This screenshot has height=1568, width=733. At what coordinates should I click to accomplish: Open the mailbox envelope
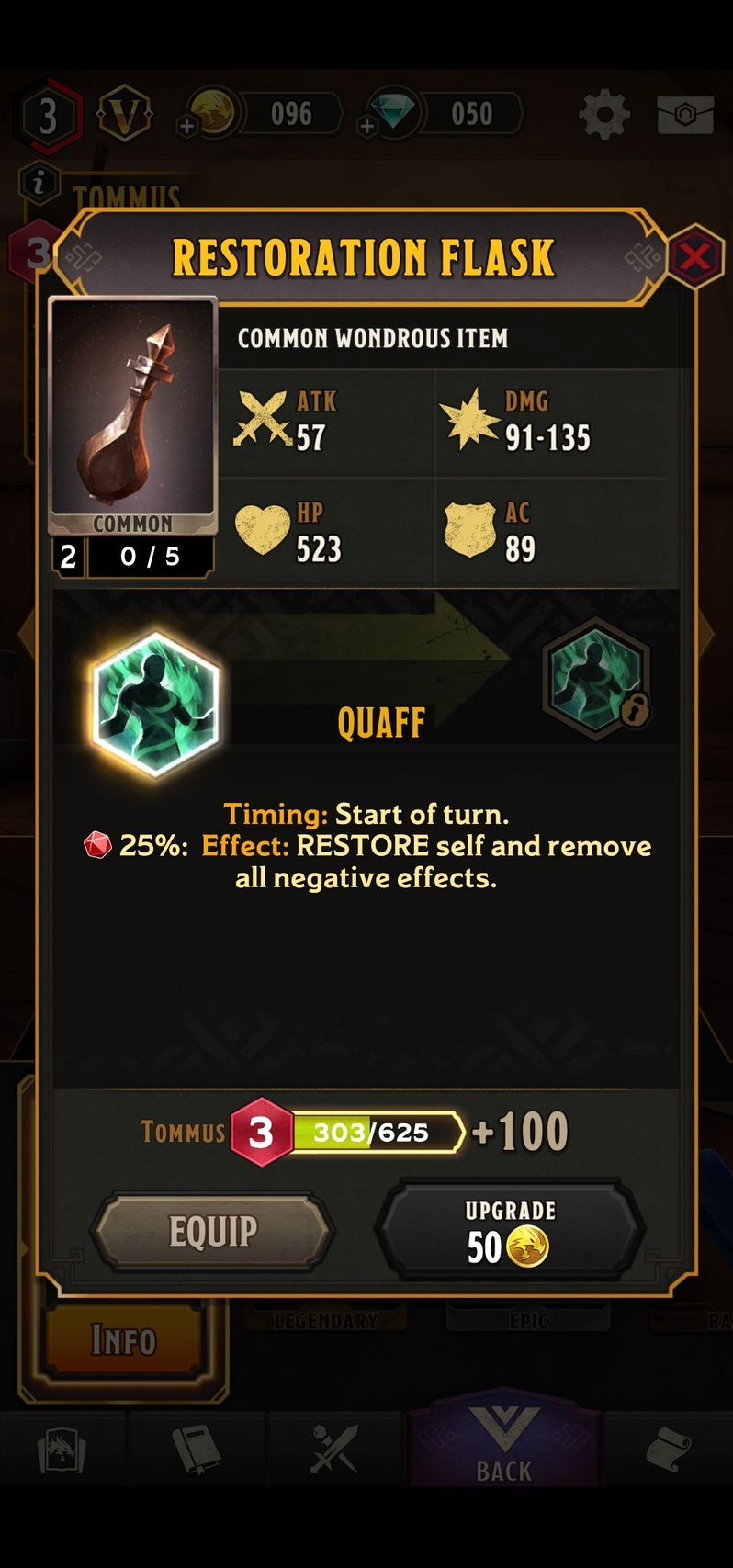(685, 115)
